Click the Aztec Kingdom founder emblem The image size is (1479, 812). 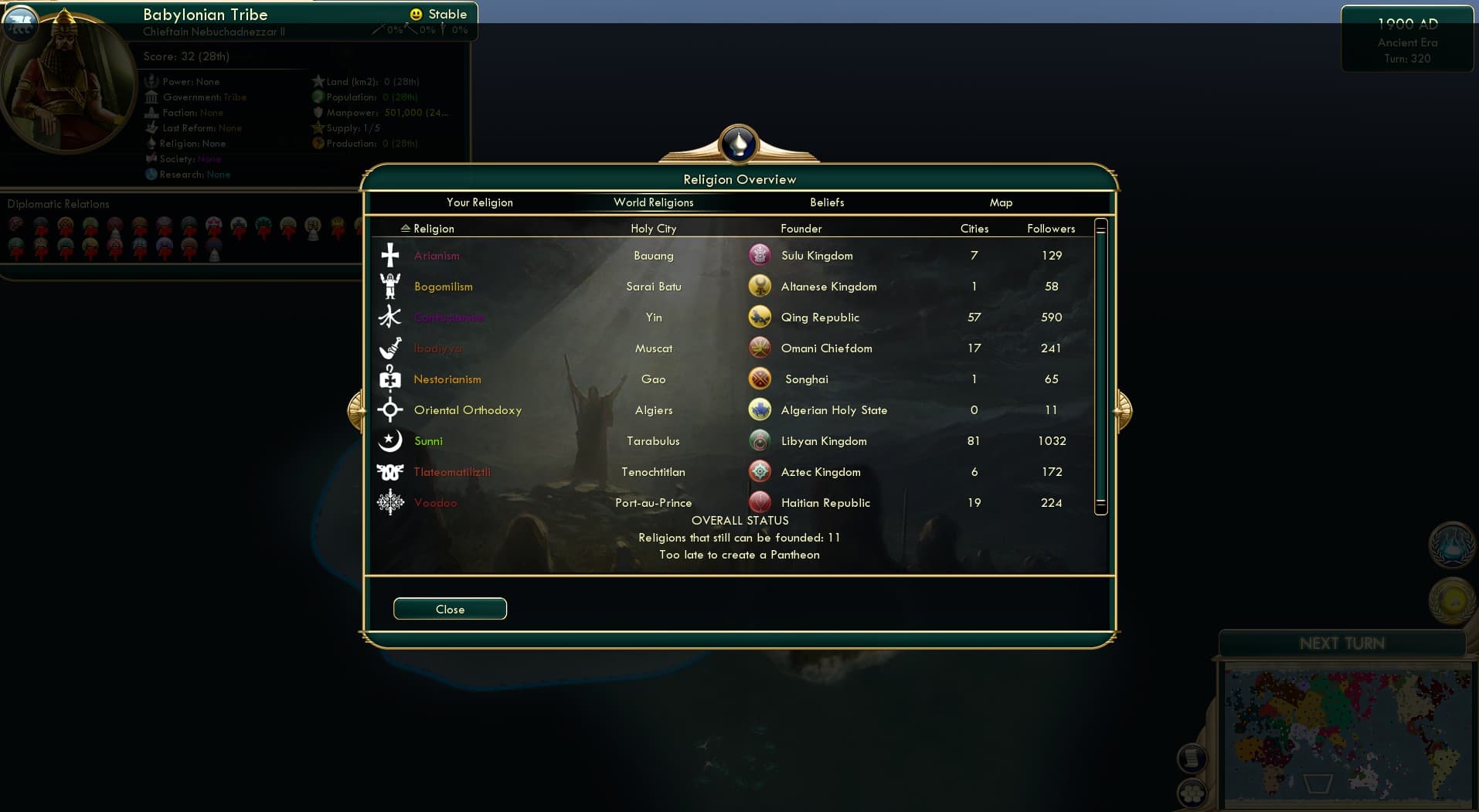pos(760,471)
